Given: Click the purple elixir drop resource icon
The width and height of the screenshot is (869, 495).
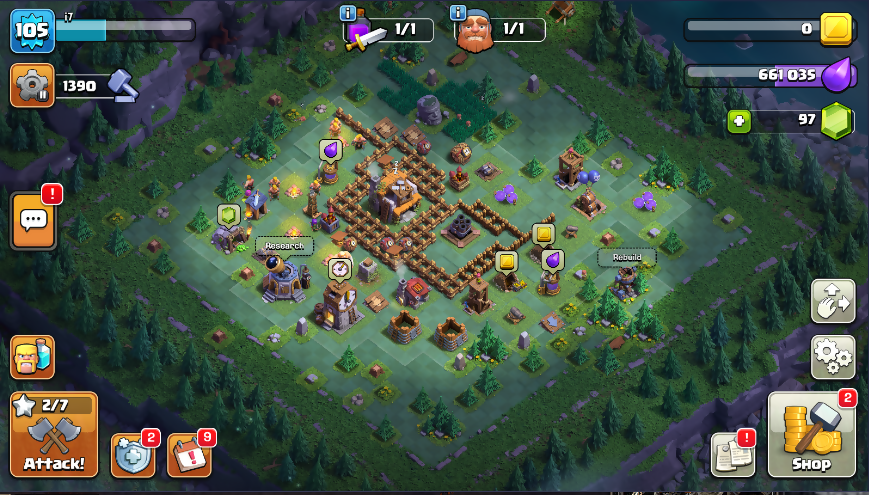Looking at the screenshot, I should point(836,75).
